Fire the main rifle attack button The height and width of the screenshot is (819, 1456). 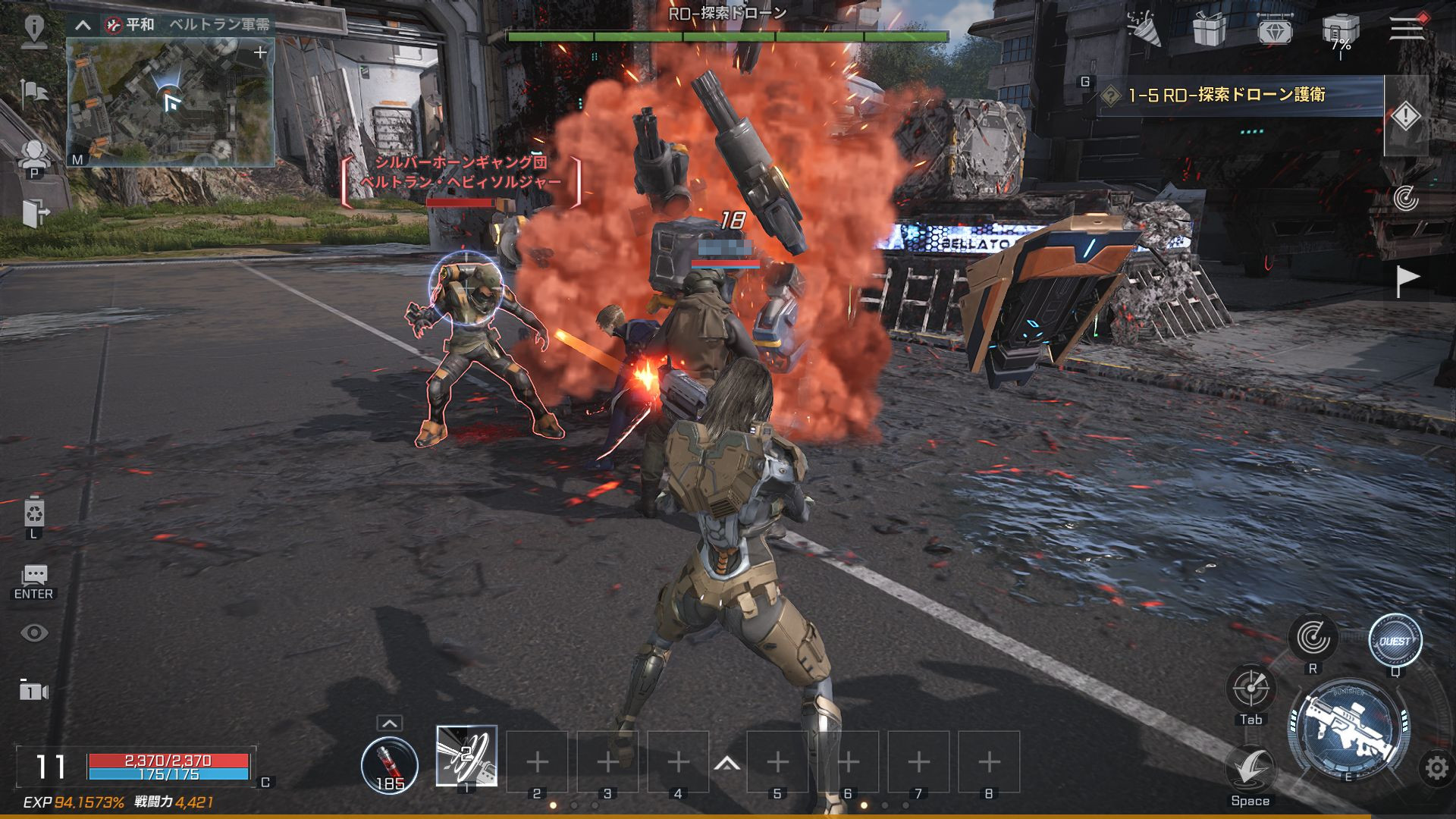pos(1349,729)
